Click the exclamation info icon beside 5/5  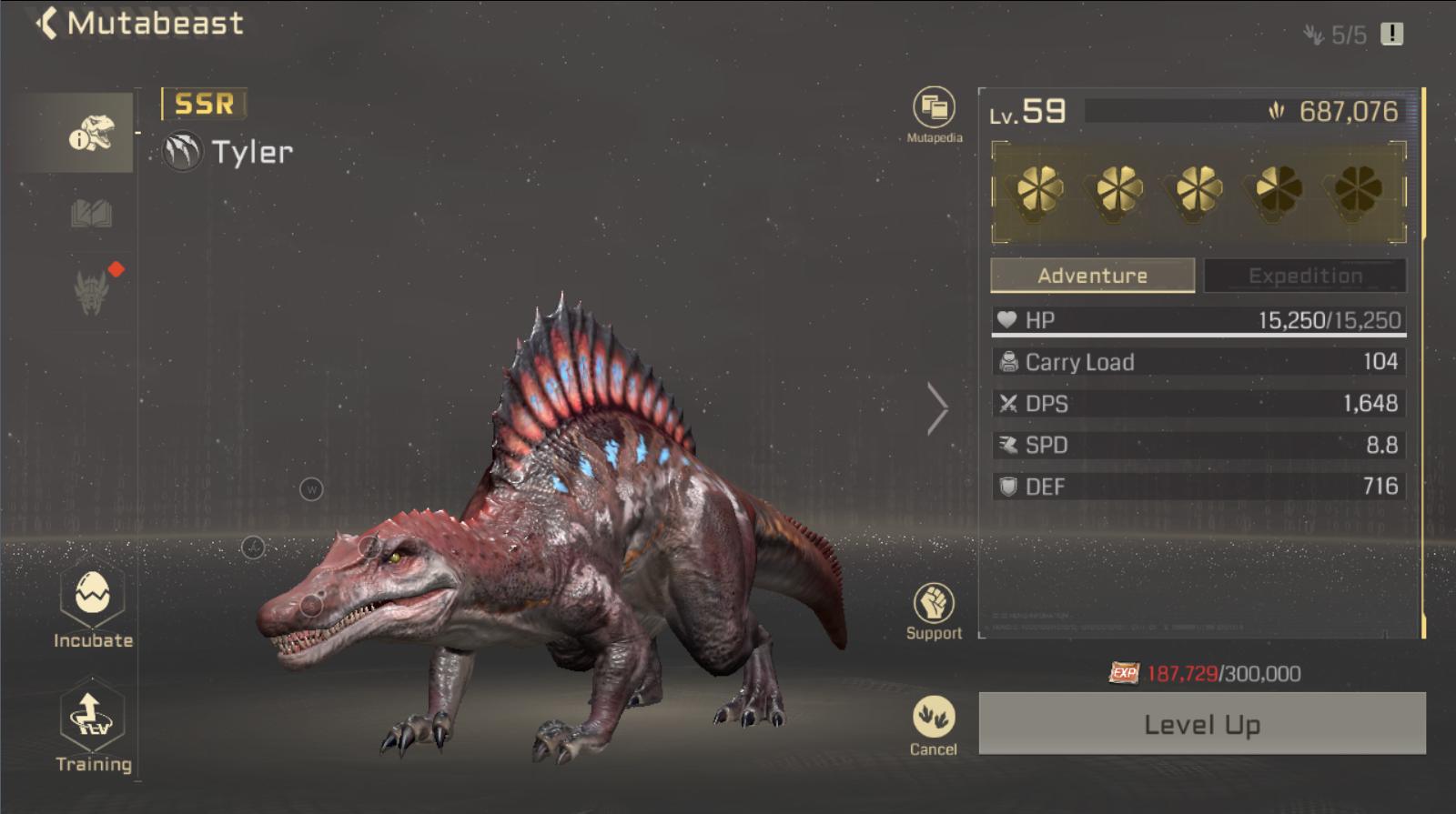(x=1391, y=35)
